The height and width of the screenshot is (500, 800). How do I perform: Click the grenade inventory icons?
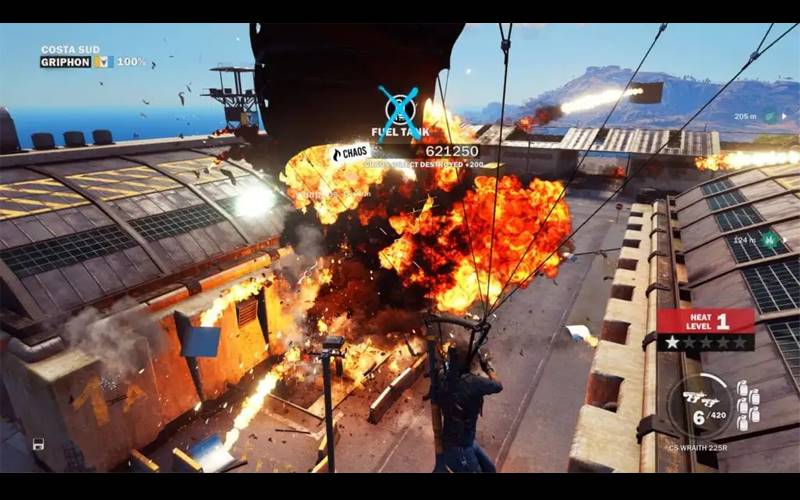pyautogui.click(x=747, y=407)
